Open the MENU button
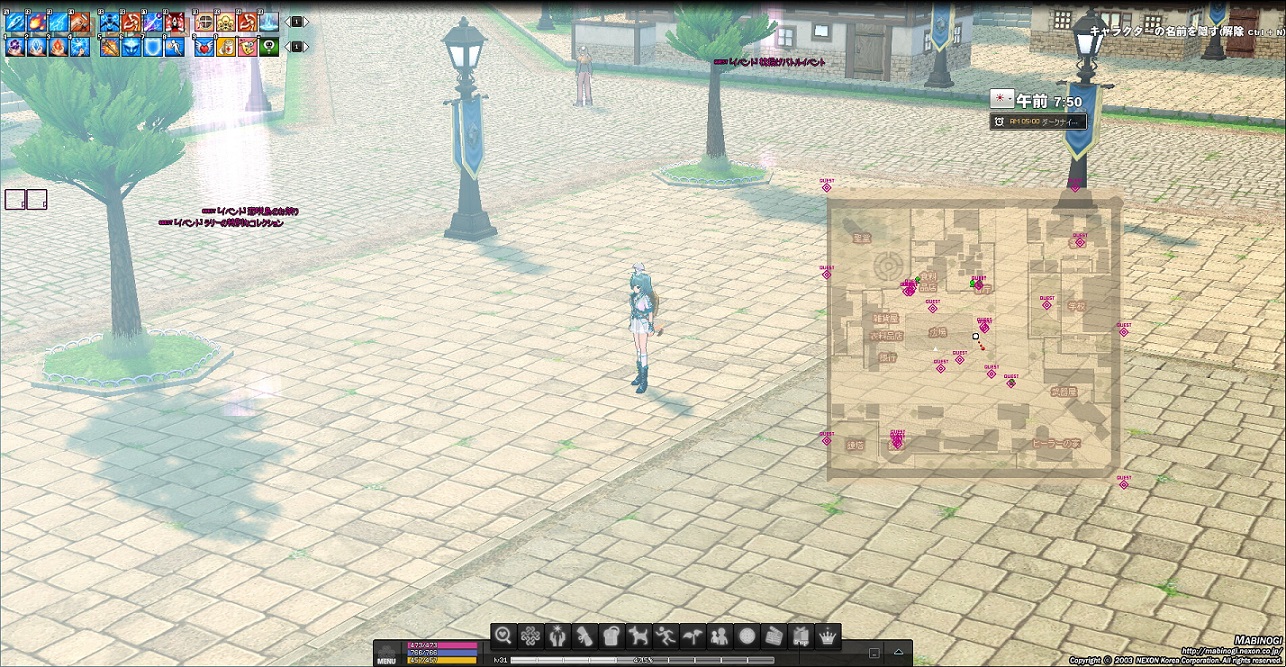Screen dimensions: 1286x667 386,660
